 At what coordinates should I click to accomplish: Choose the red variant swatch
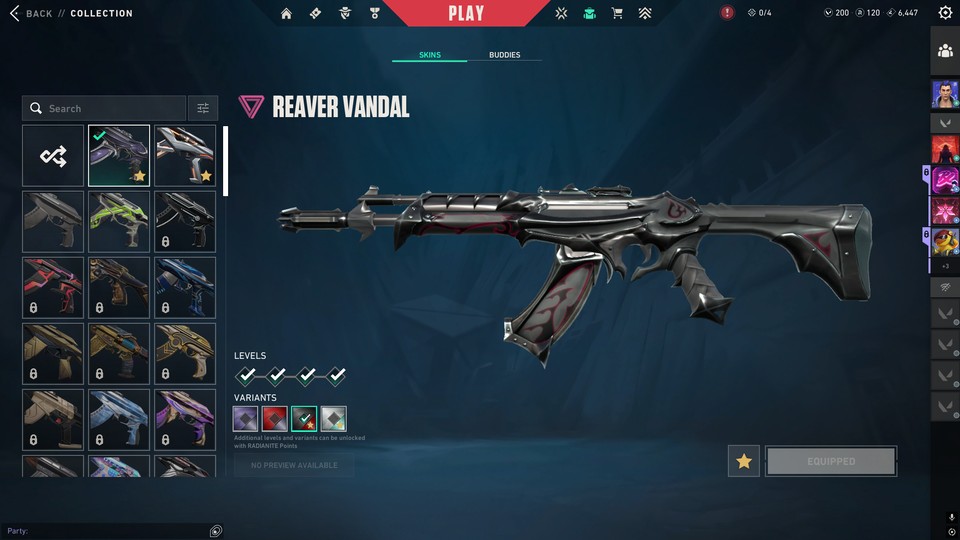275,419
